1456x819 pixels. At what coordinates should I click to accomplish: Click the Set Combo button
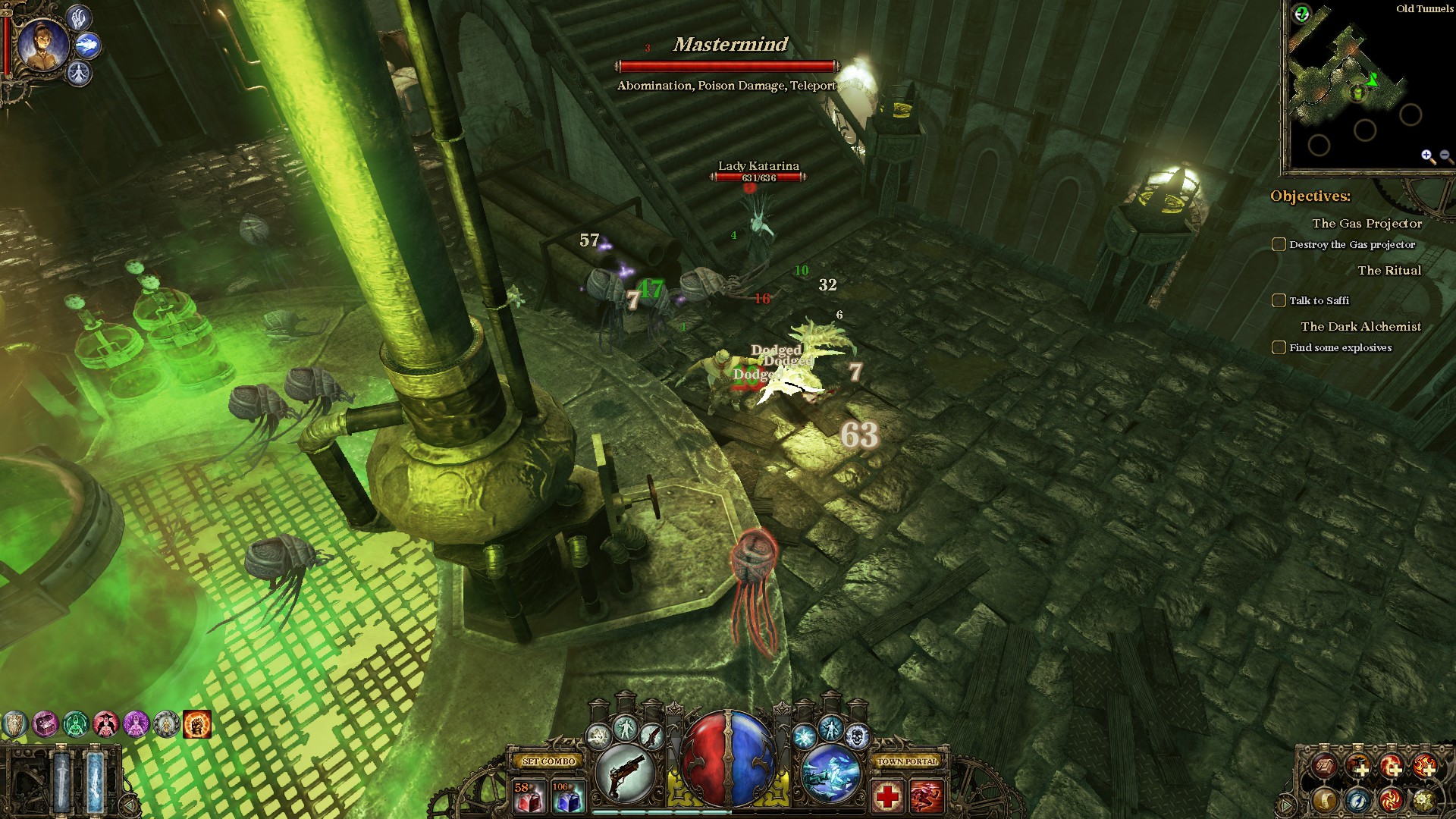549,761
